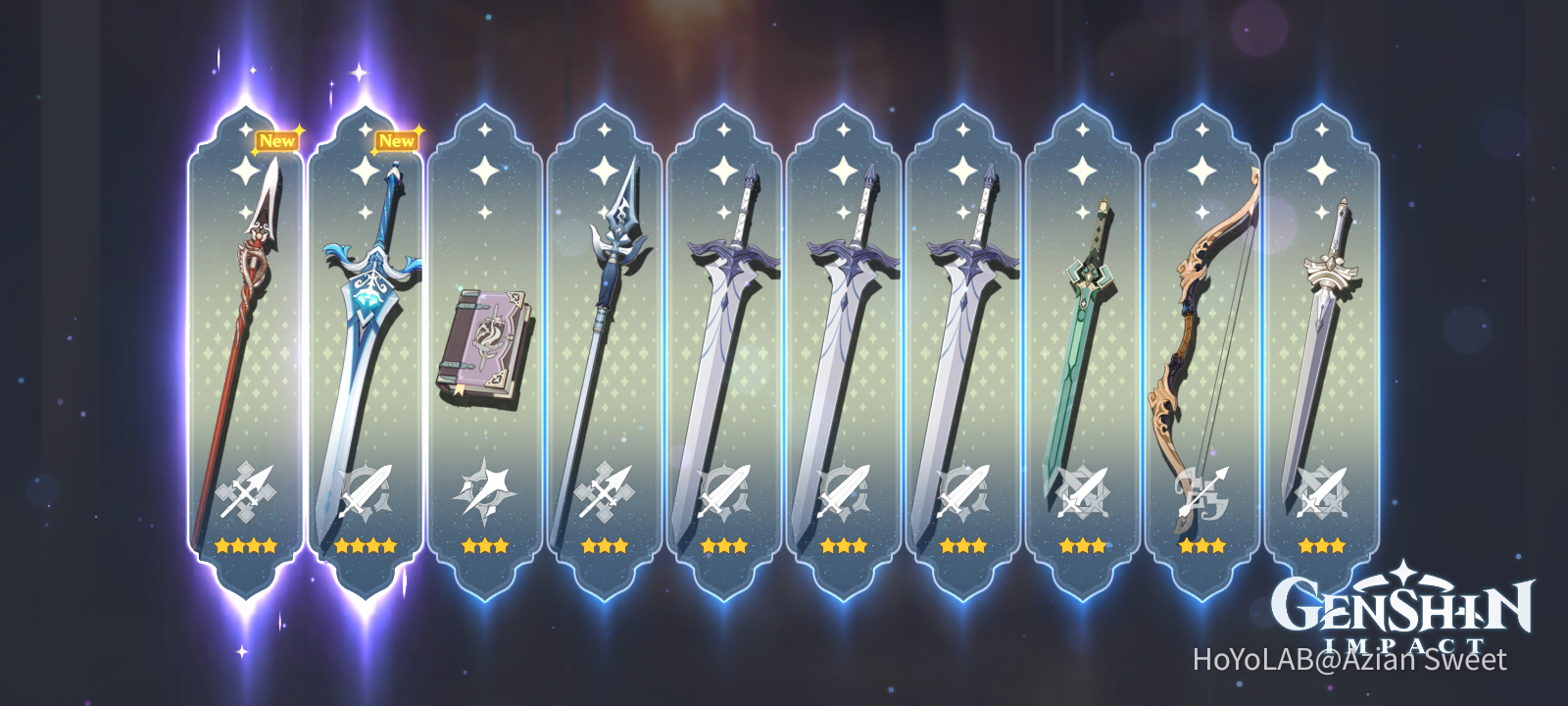Select the bow weapon type icon
The width and height of the screenshot is (1568, 706).
coord(1200,490)
